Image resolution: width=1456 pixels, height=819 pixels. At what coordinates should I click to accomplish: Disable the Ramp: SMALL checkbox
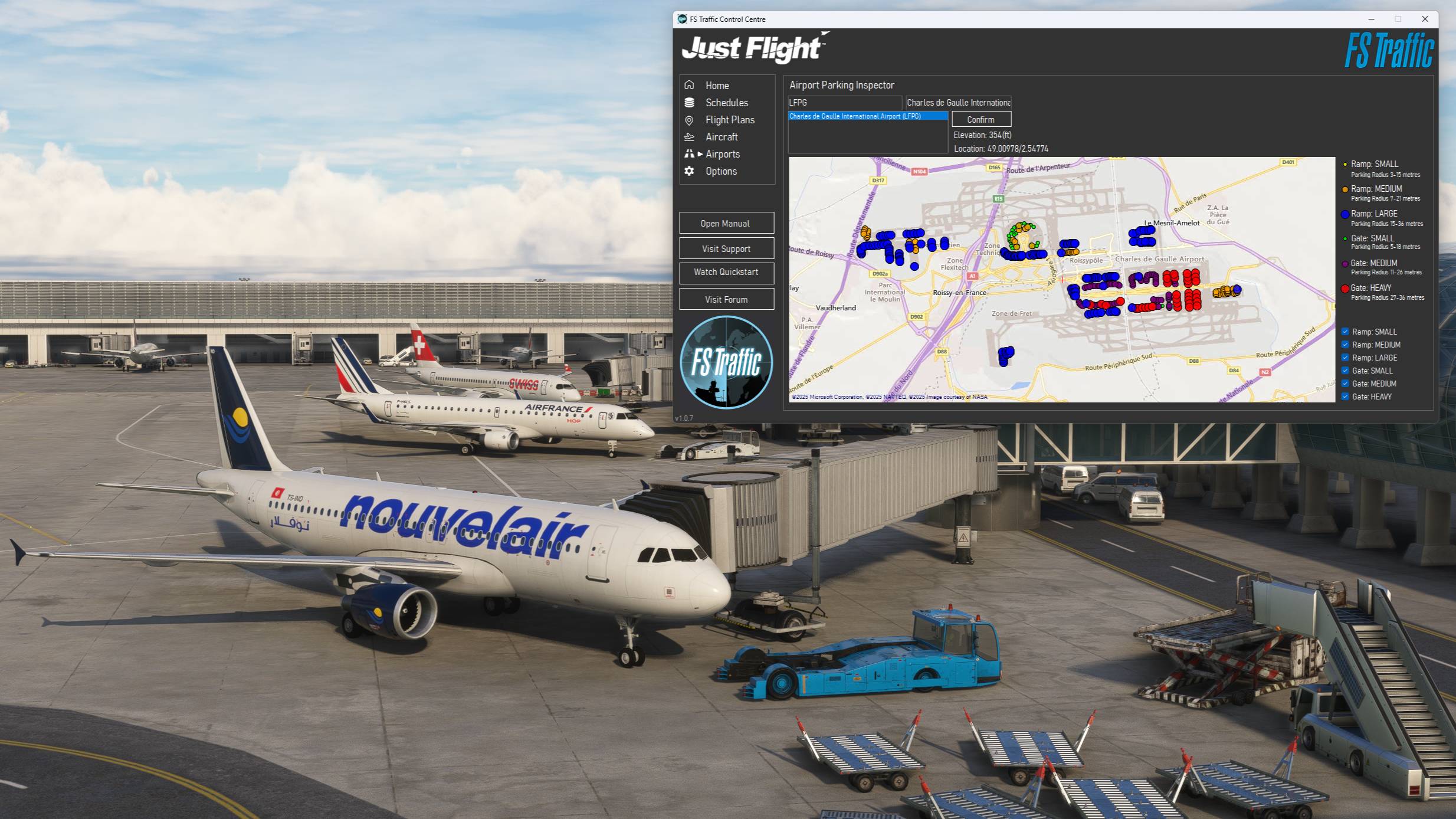[x=1346, y=331]
